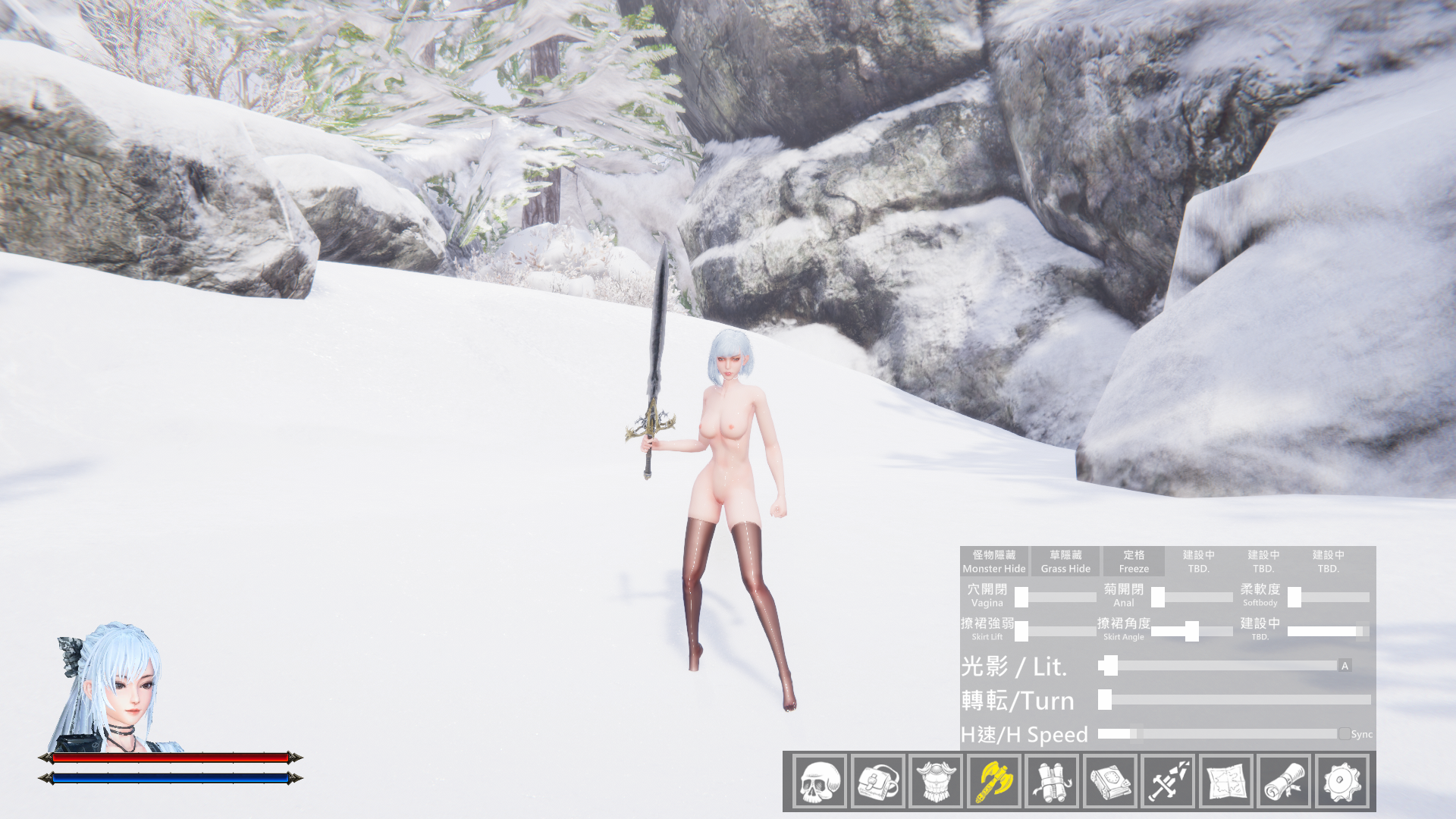
Task: Open the skull icon menu
Action: (820, 781)
